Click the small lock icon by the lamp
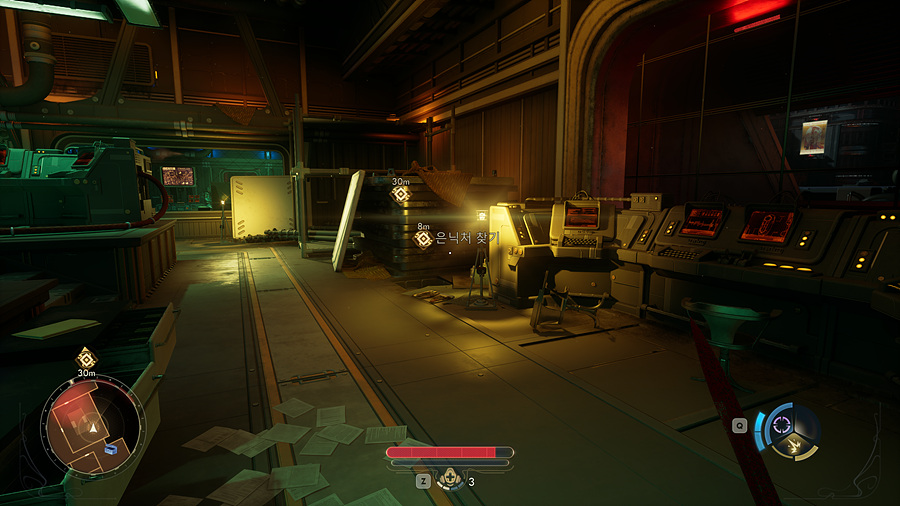The width and height of the screenshot is (900, 506). (x=481, y=215)
